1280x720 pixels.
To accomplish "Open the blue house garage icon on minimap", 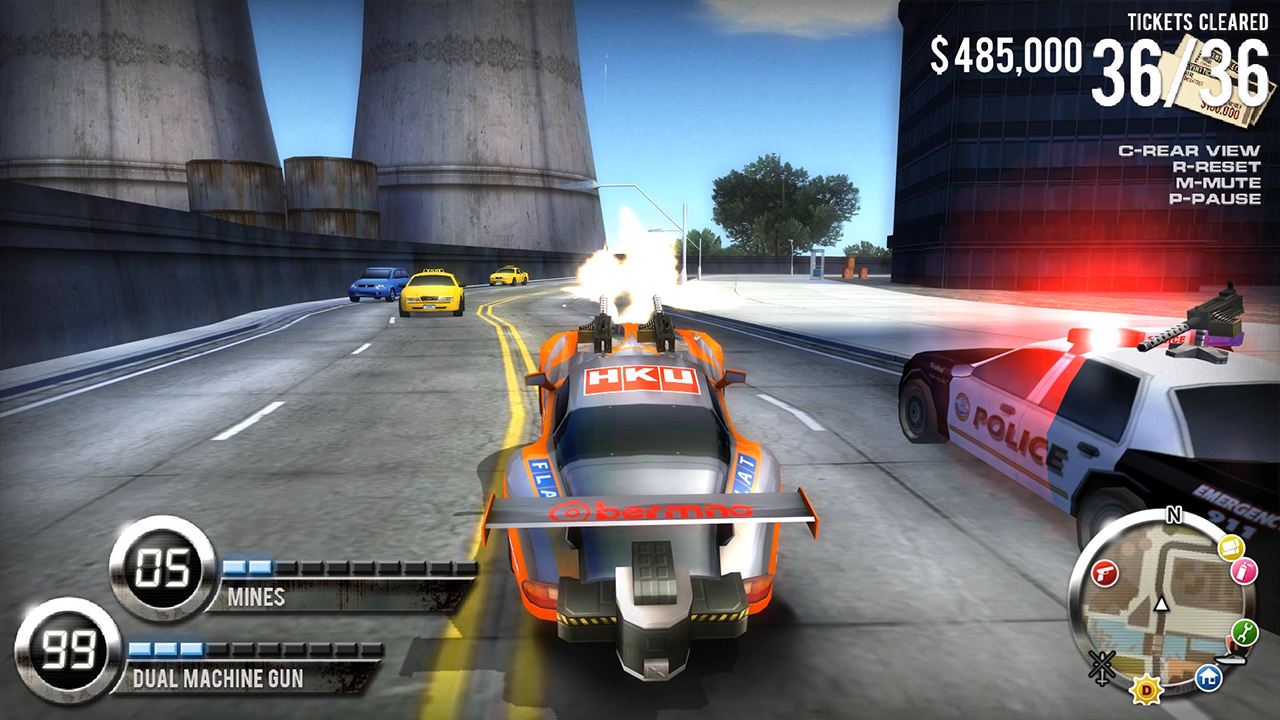I will coord(1209,676).
